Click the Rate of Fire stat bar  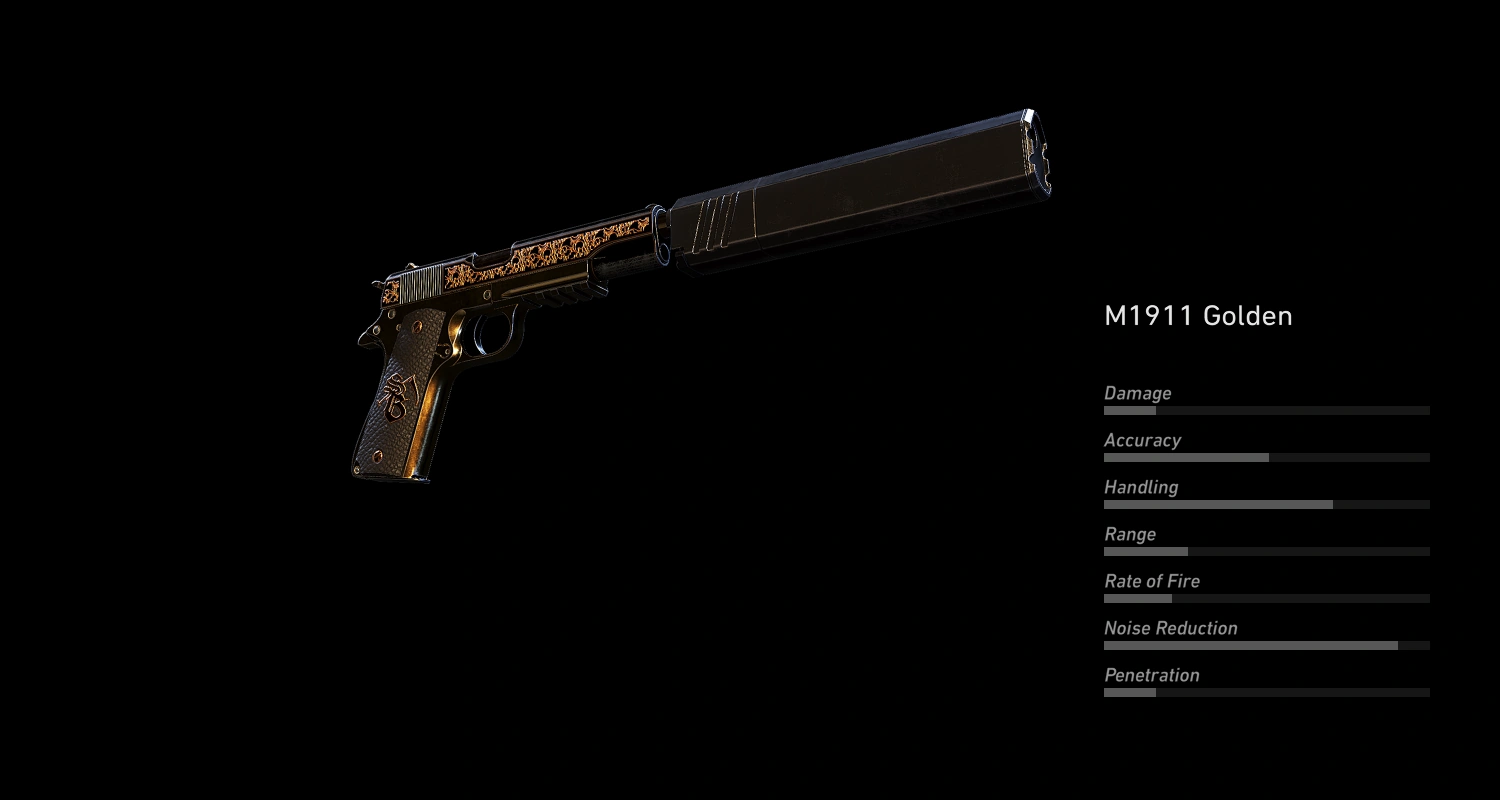pyautogui.click(x=1265, y=598)
